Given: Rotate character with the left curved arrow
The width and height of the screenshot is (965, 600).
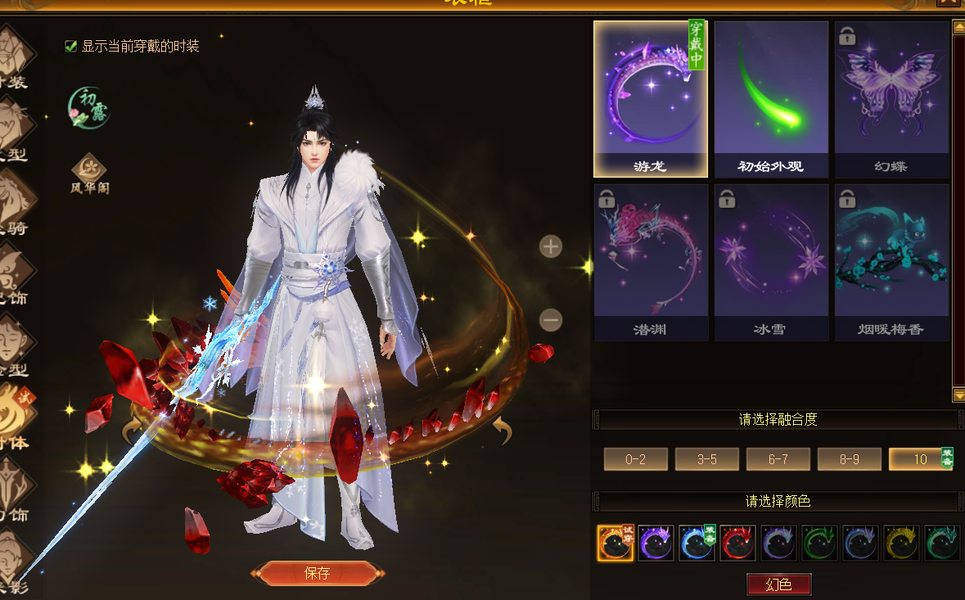Looking at the screenshot, I should pyautogui.click(x=132, y=432).
